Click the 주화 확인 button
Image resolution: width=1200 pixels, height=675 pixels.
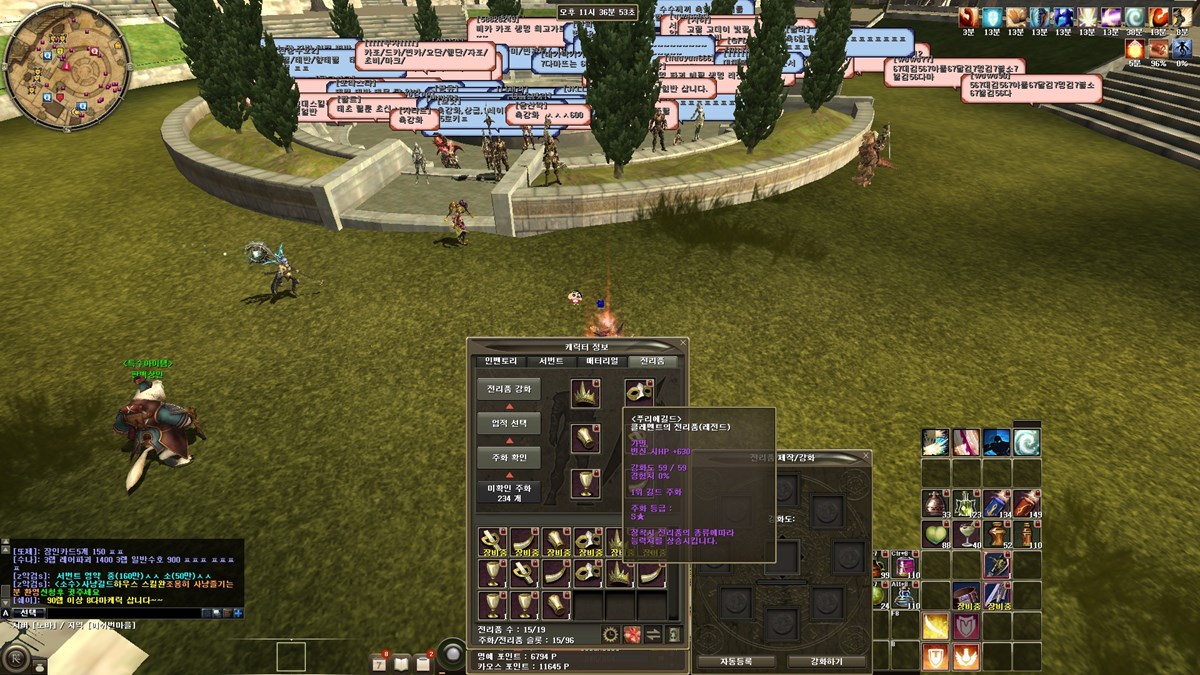[x=509, y=458]
